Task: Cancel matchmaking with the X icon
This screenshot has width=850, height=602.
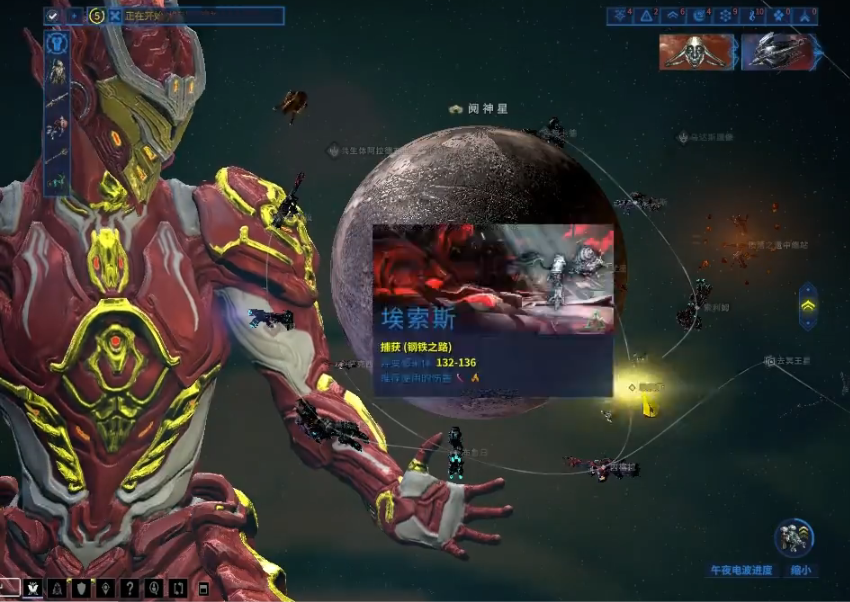Action: [116, 15]
